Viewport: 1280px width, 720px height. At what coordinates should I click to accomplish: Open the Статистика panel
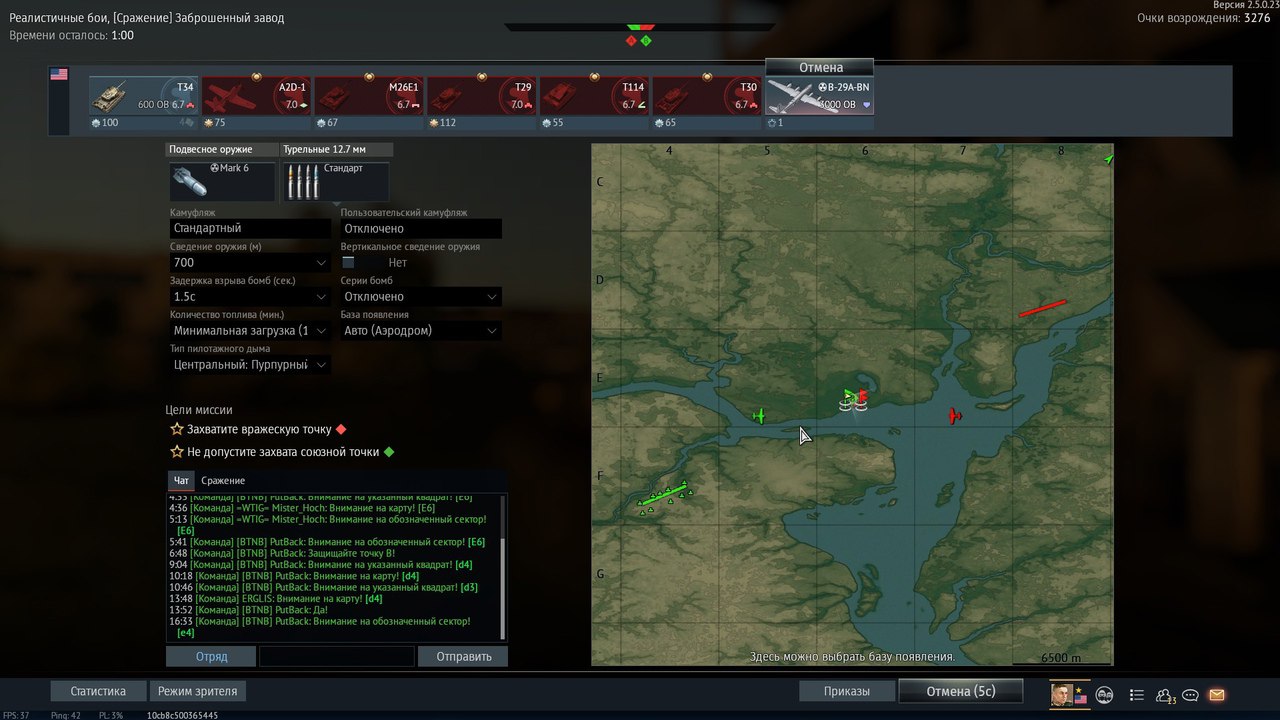pos(98,691)
